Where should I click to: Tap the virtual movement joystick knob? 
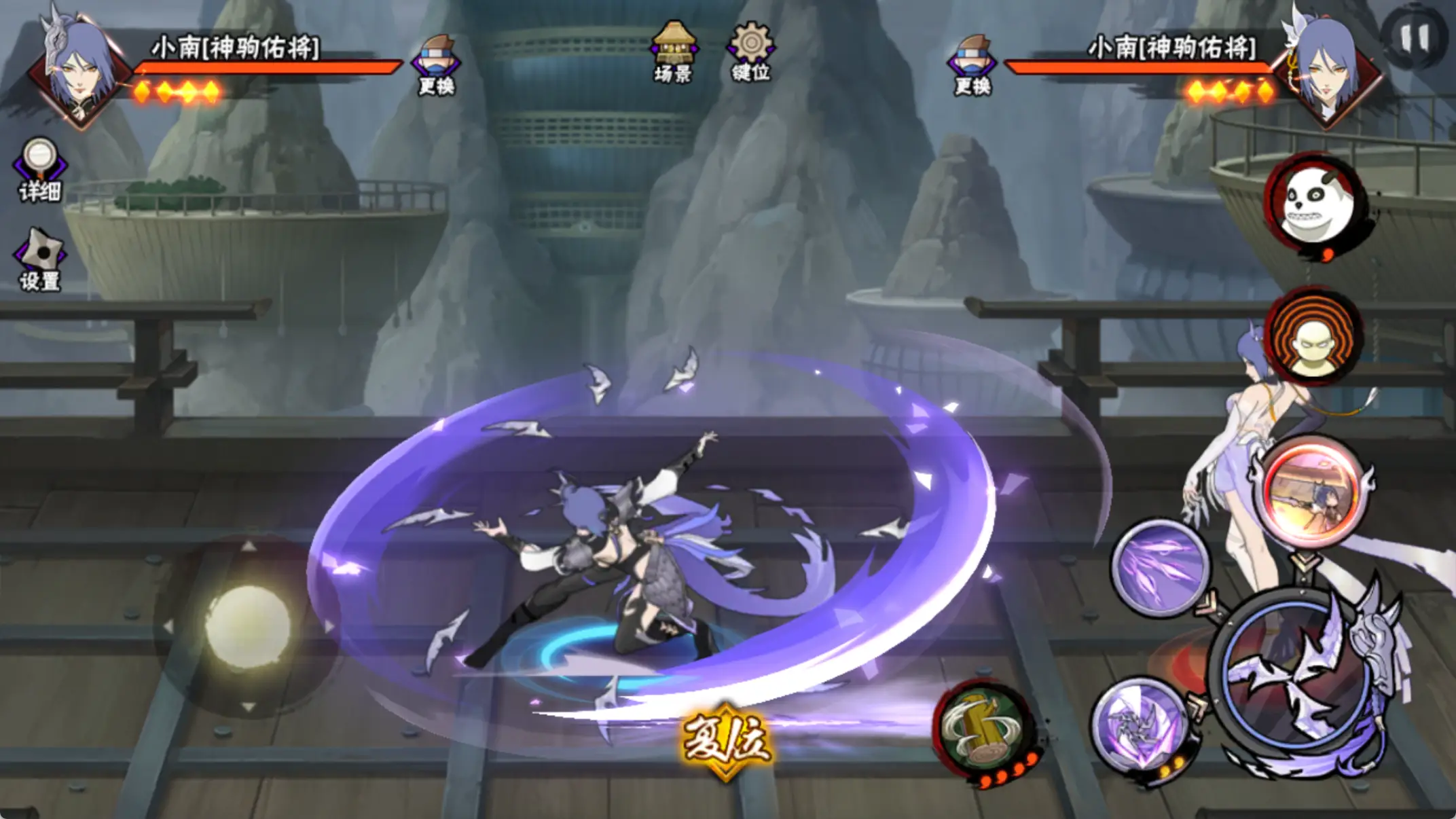tap(247, 625)
